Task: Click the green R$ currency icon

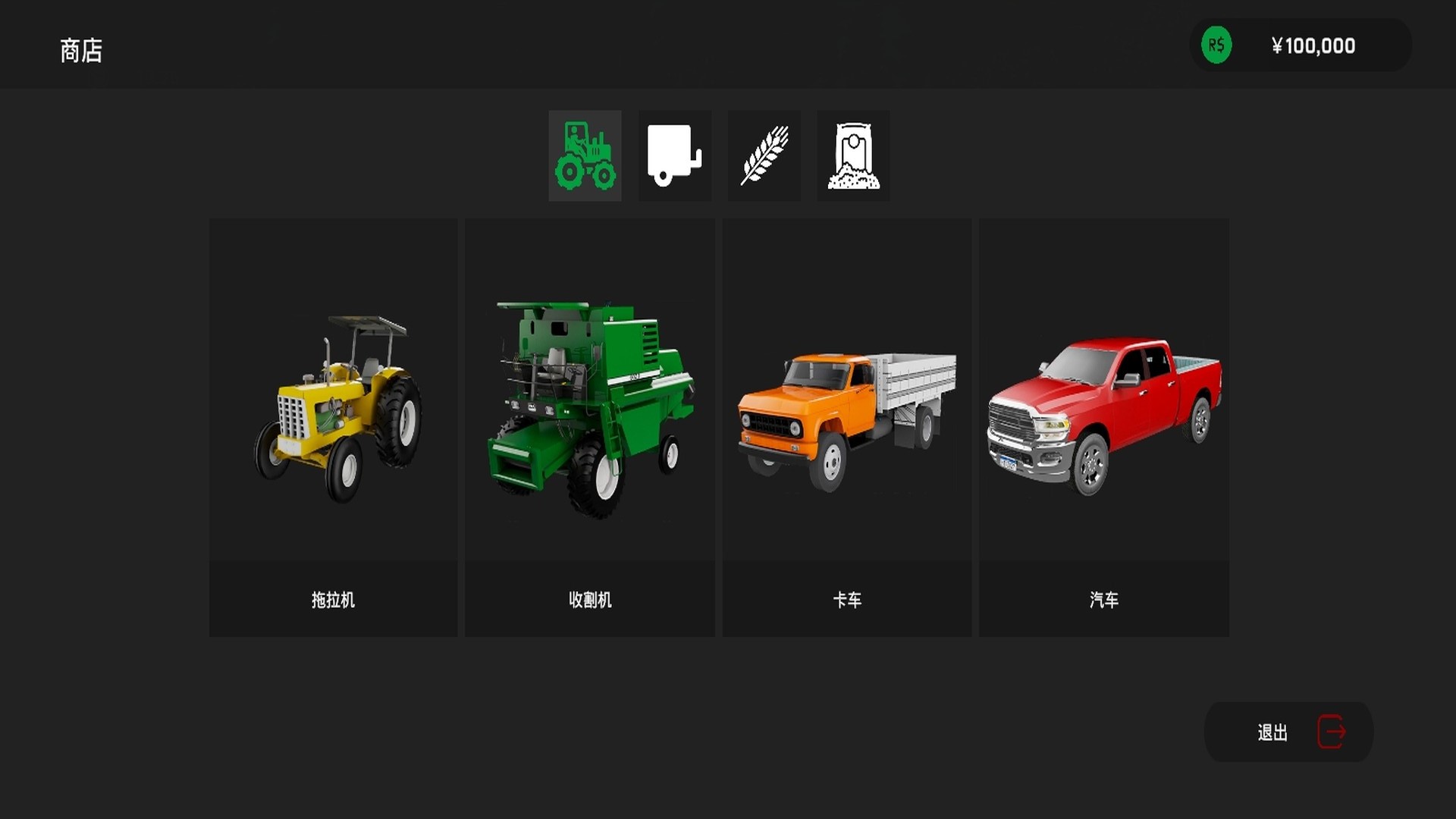Action: [x=1216, y=45]
